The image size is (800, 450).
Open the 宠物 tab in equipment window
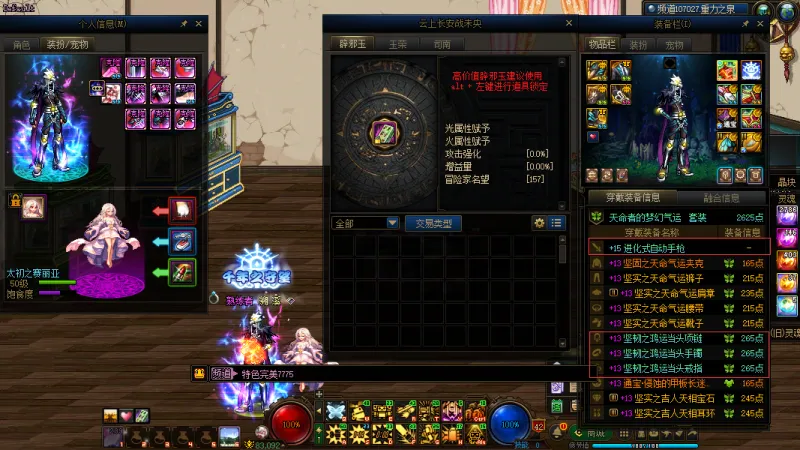pyautogui.click(x=674, y=45)
